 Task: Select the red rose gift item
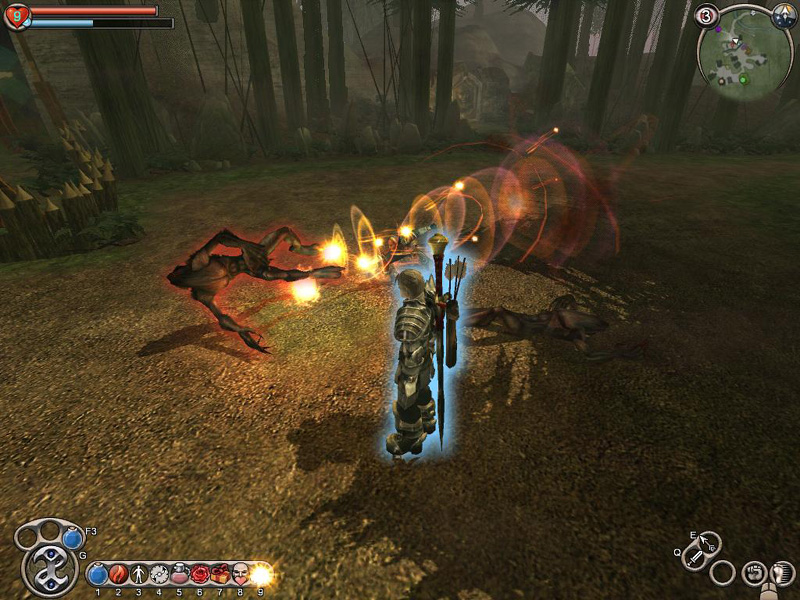click(x=199, y=575)
